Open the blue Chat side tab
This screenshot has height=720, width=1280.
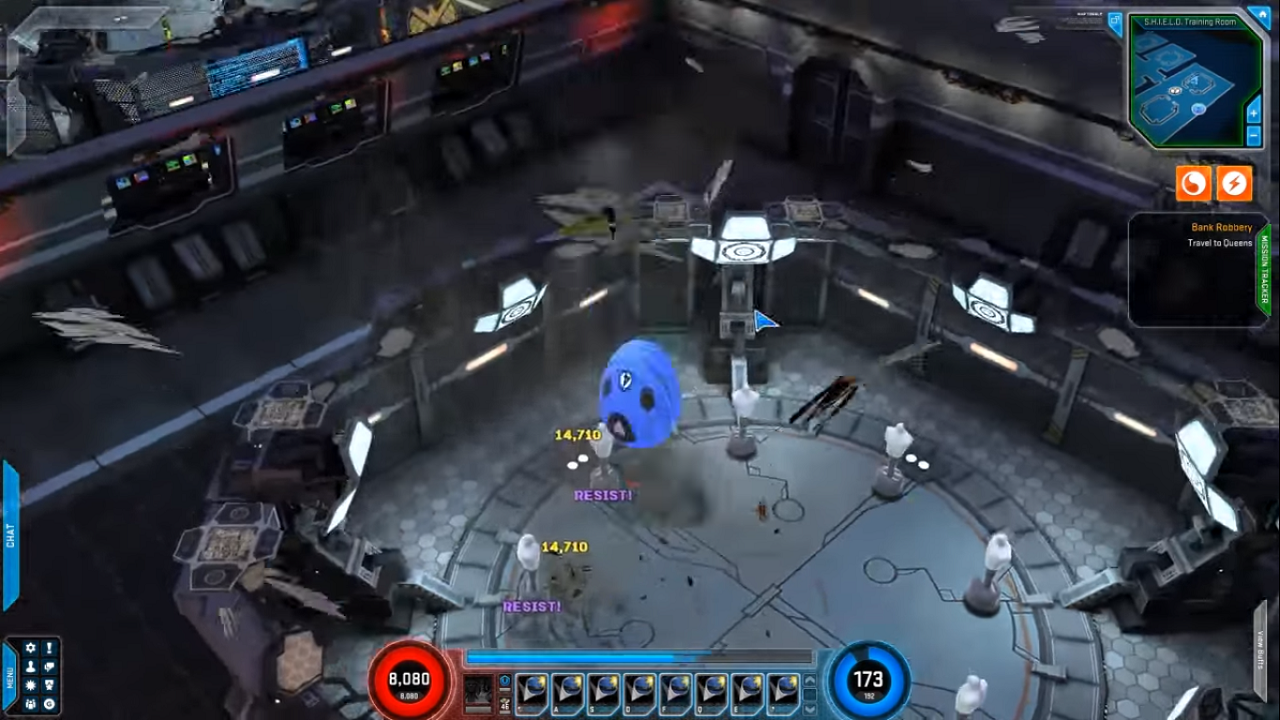coord(11,535)
